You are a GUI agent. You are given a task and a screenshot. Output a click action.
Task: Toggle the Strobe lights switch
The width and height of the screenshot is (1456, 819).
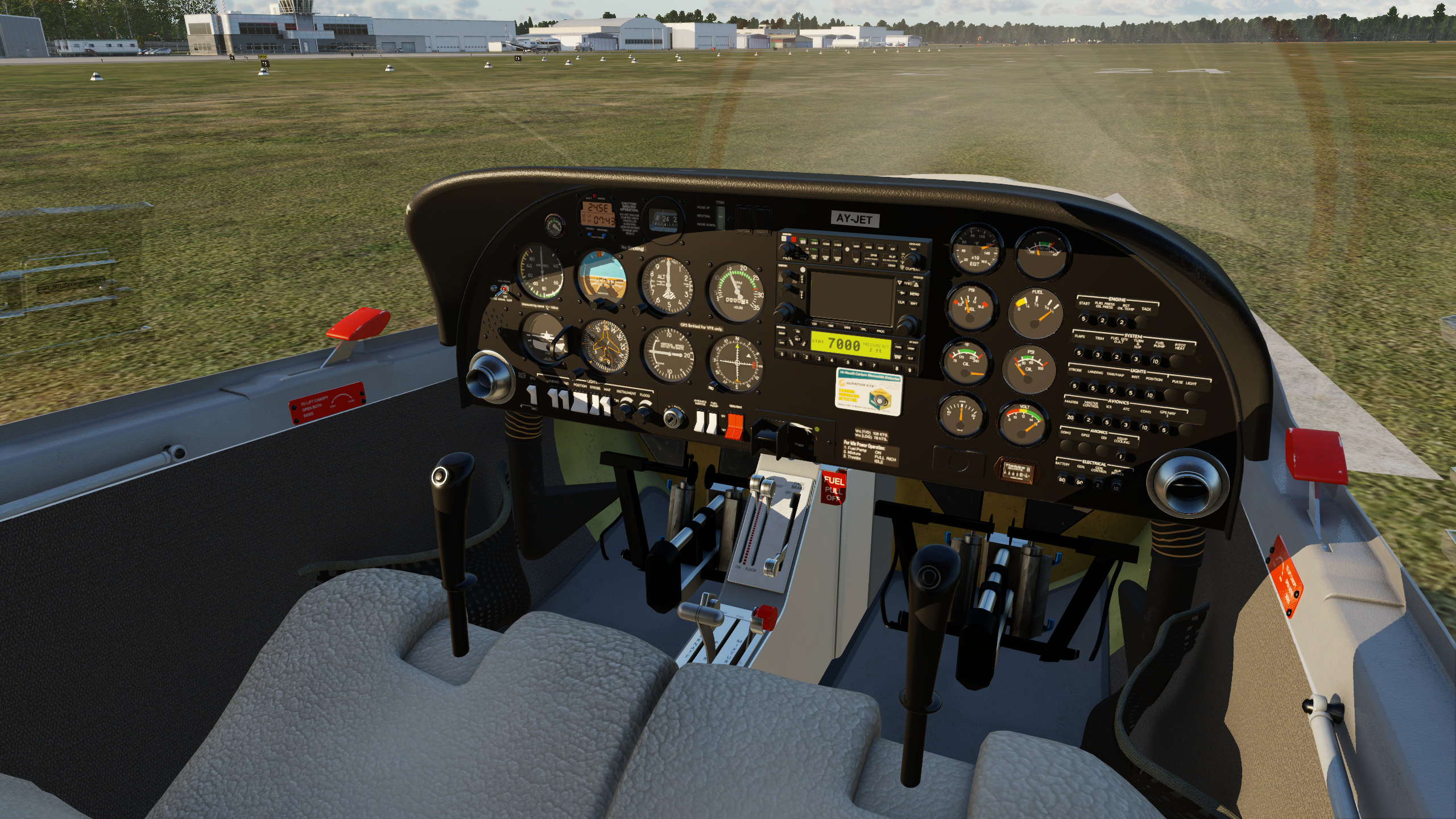tap(594, 406)
